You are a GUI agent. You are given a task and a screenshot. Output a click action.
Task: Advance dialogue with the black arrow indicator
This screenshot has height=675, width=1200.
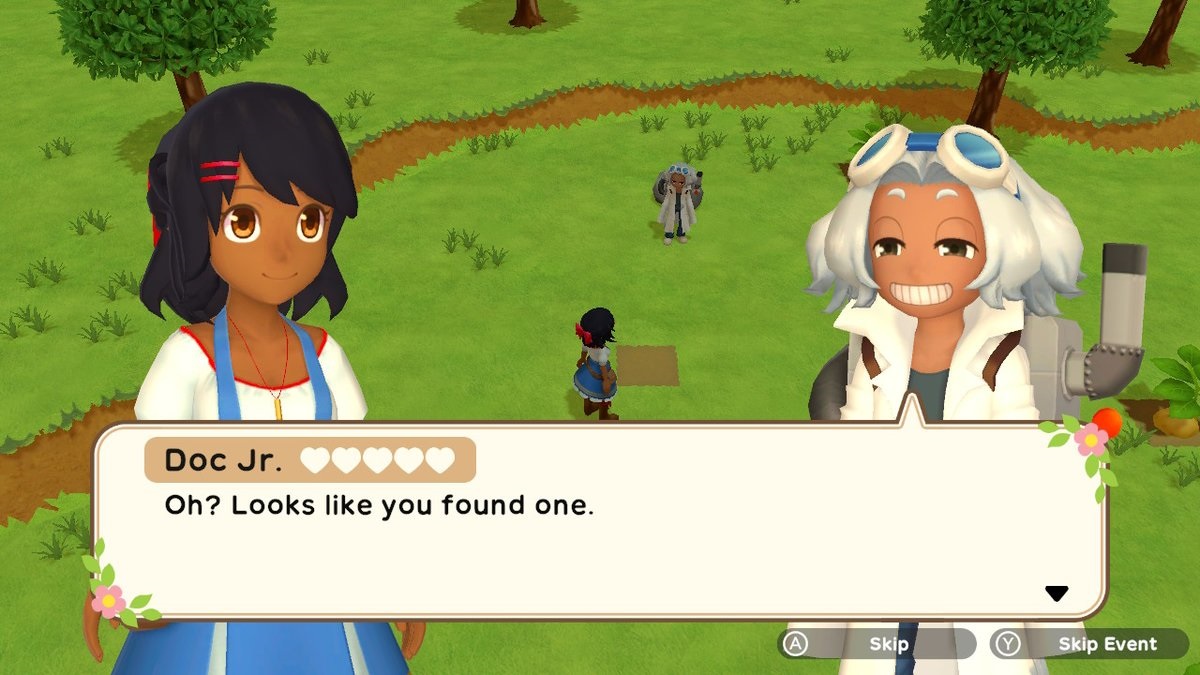point(1056,594)
